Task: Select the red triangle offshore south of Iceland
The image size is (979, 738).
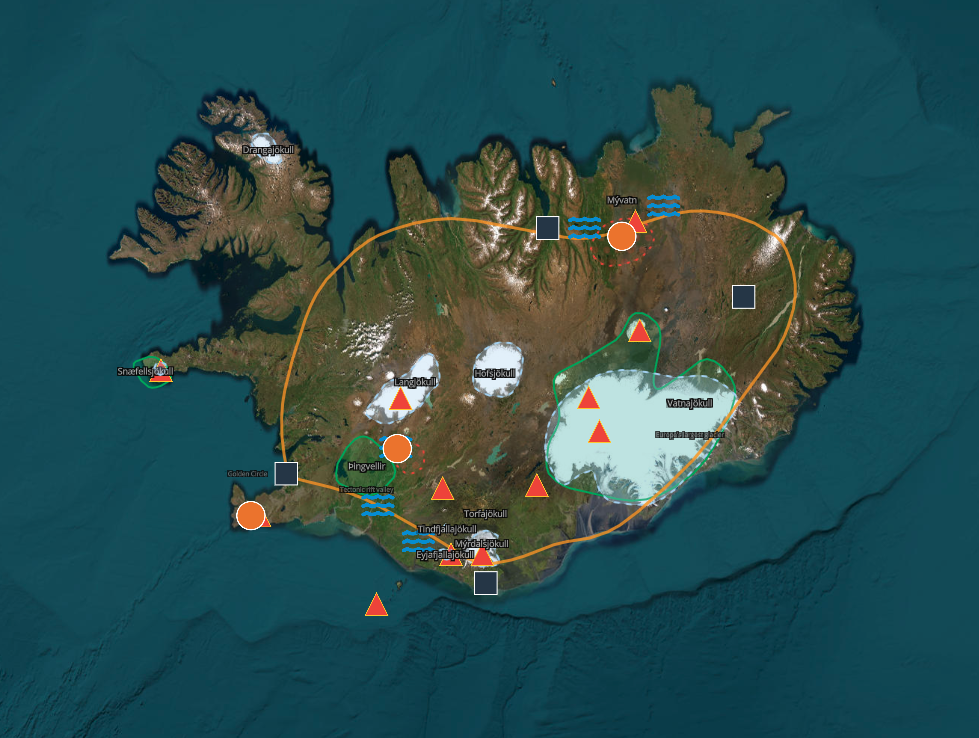Action: (376, 605)
